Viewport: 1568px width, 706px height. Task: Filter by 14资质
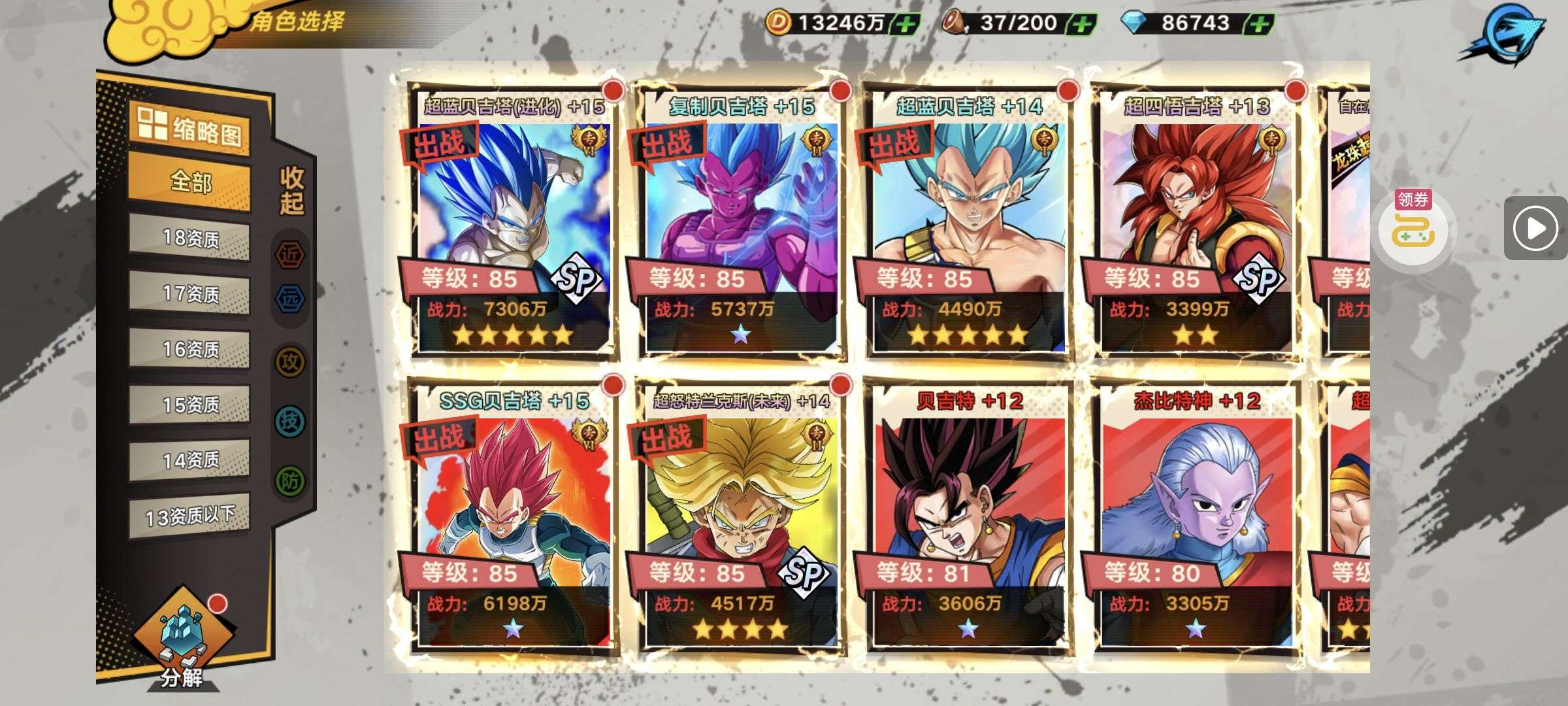tap(189, 460)
